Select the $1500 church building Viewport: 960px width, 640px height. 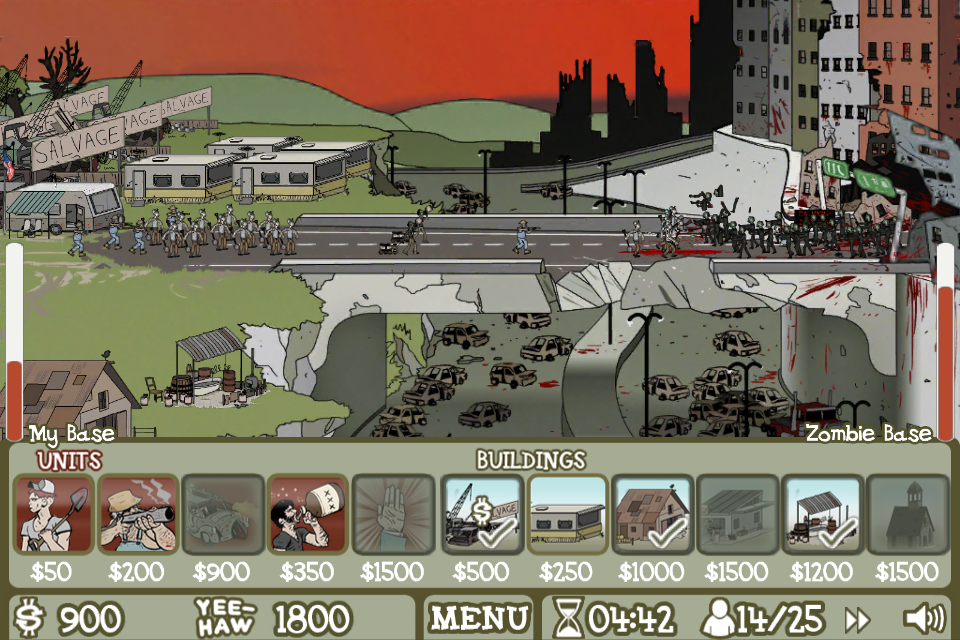coord(907,514)
